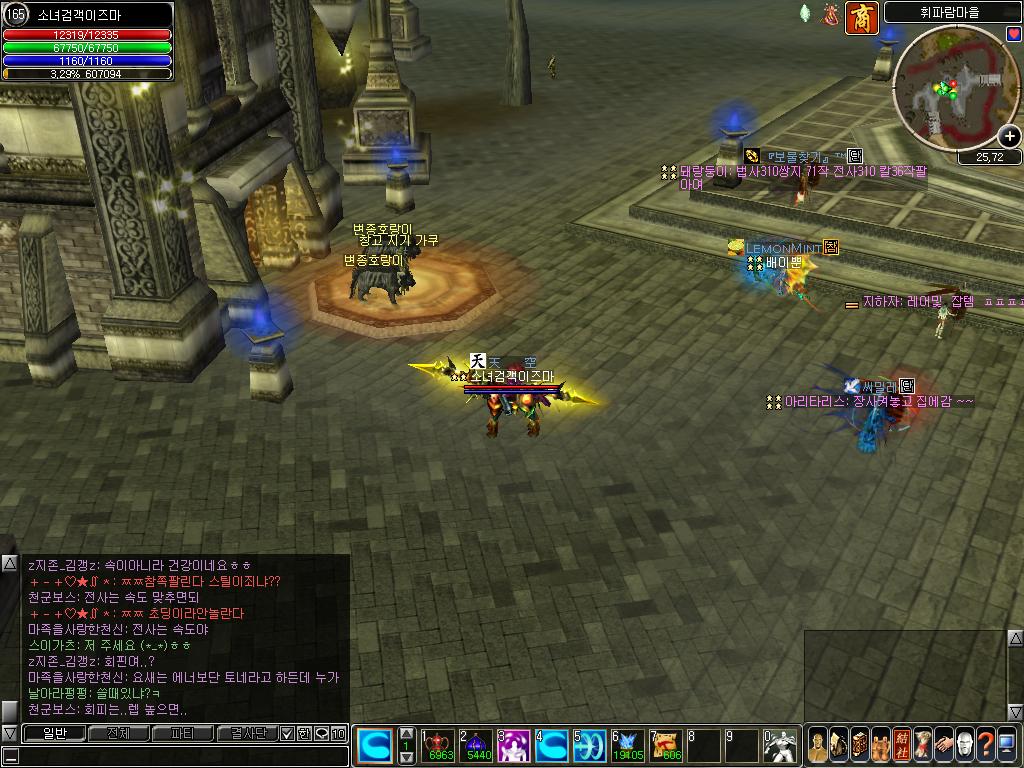The image size is (1024, 768).
Task: Select the 파티 chat tab
Action: click(x=182, y=733)
